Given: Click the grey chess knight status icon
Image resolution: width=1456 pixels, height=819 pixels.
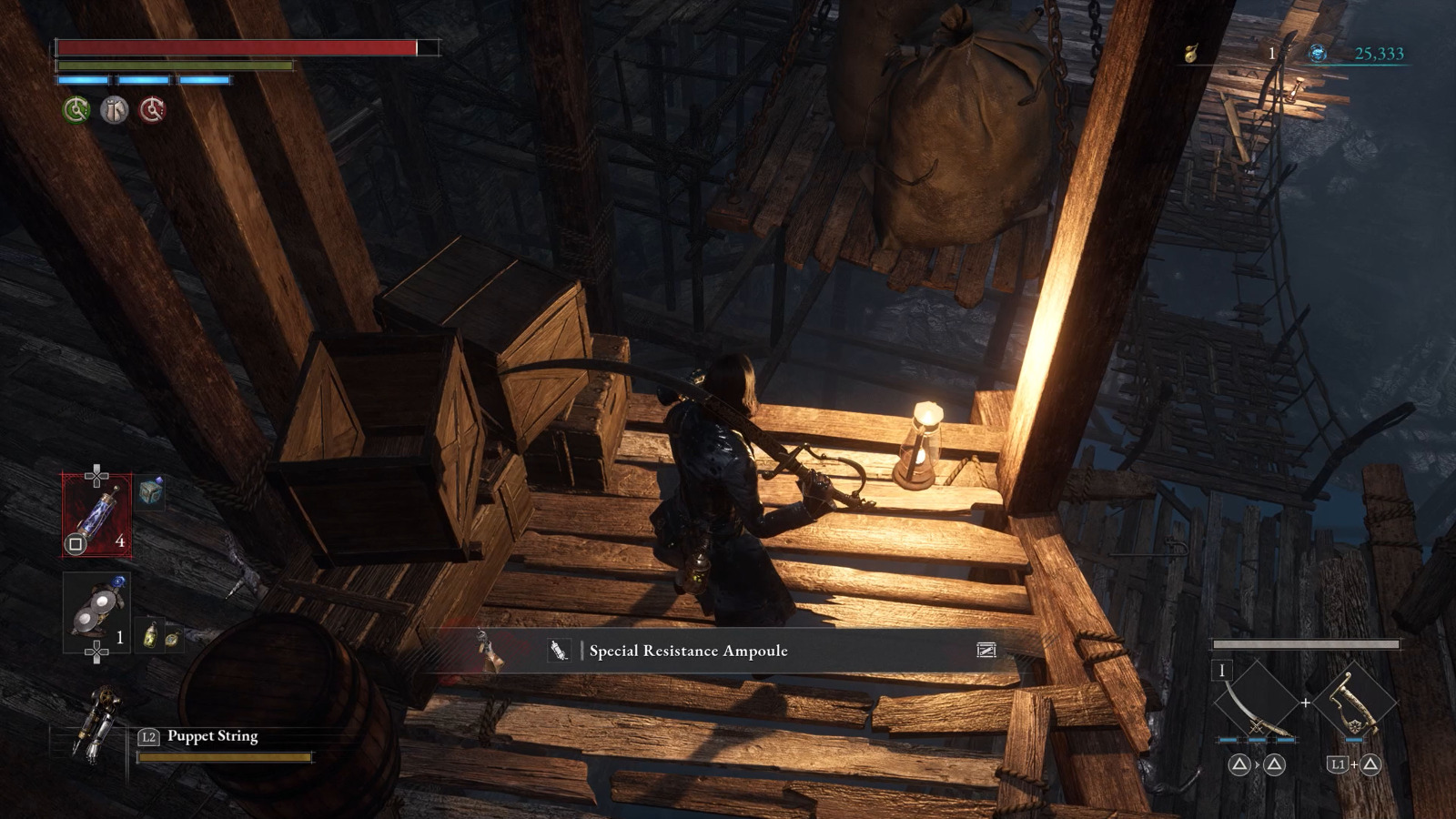Looking at the screenshot, I should pyautogui.click(x=115, y=110).
